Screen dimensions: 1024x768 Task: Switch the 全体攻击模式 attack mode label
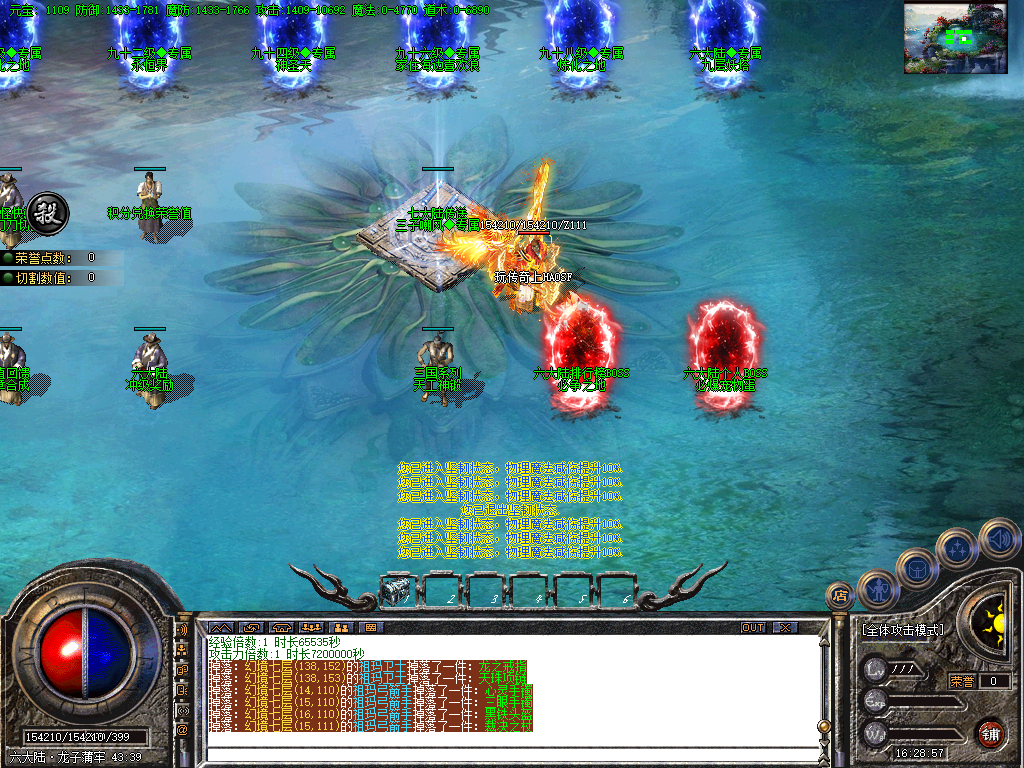click(x=902, y=630)
